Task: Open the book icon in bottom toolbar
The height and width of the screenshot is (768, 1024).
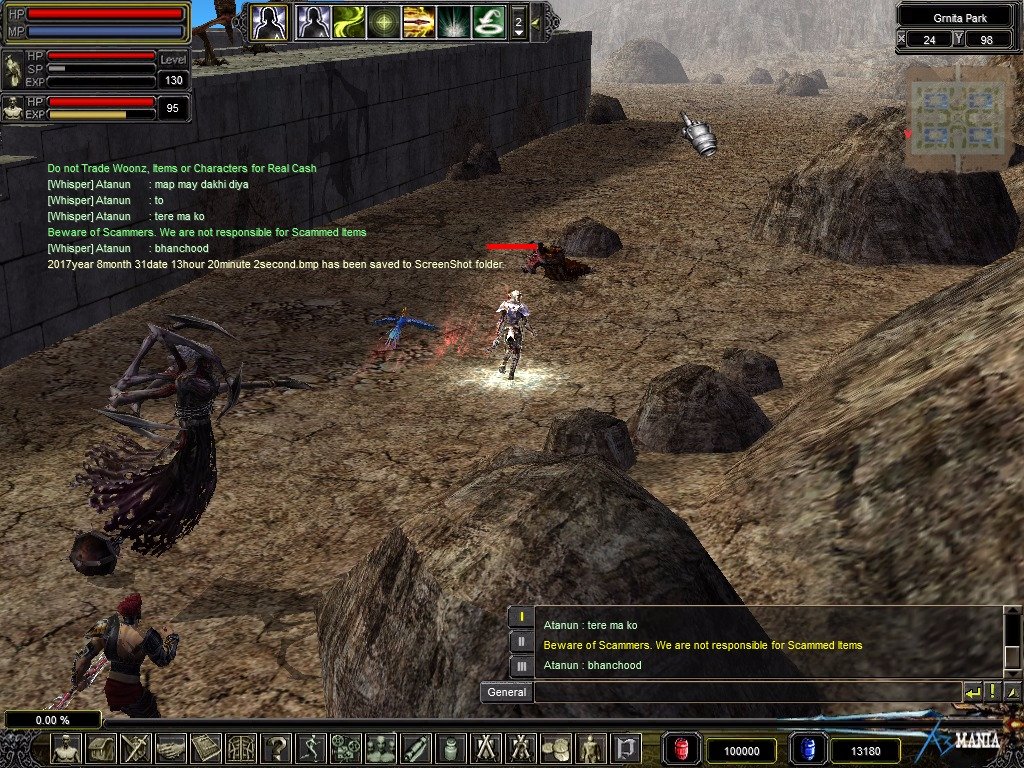Action: [x=206, y=748]
